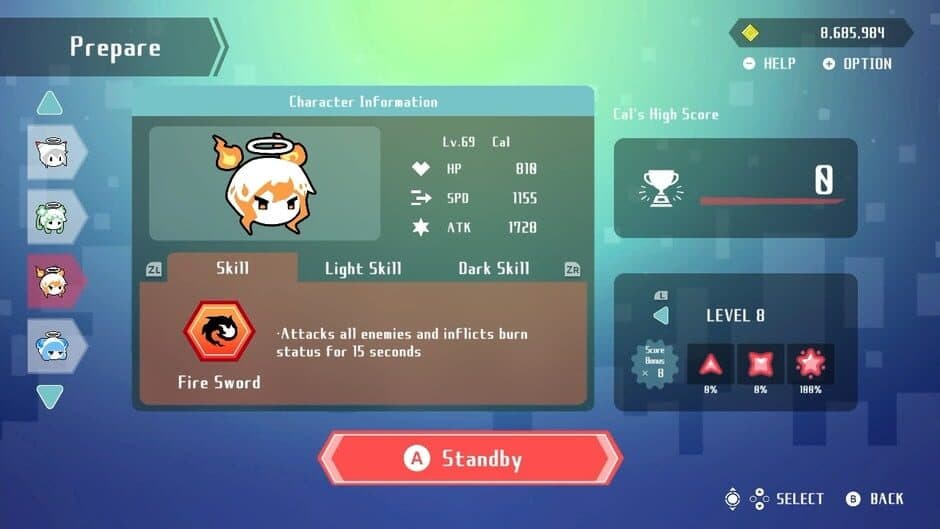Switch to the Light Skill tab
The width and height of the screenshot is (940, 529).
[363, 268]
